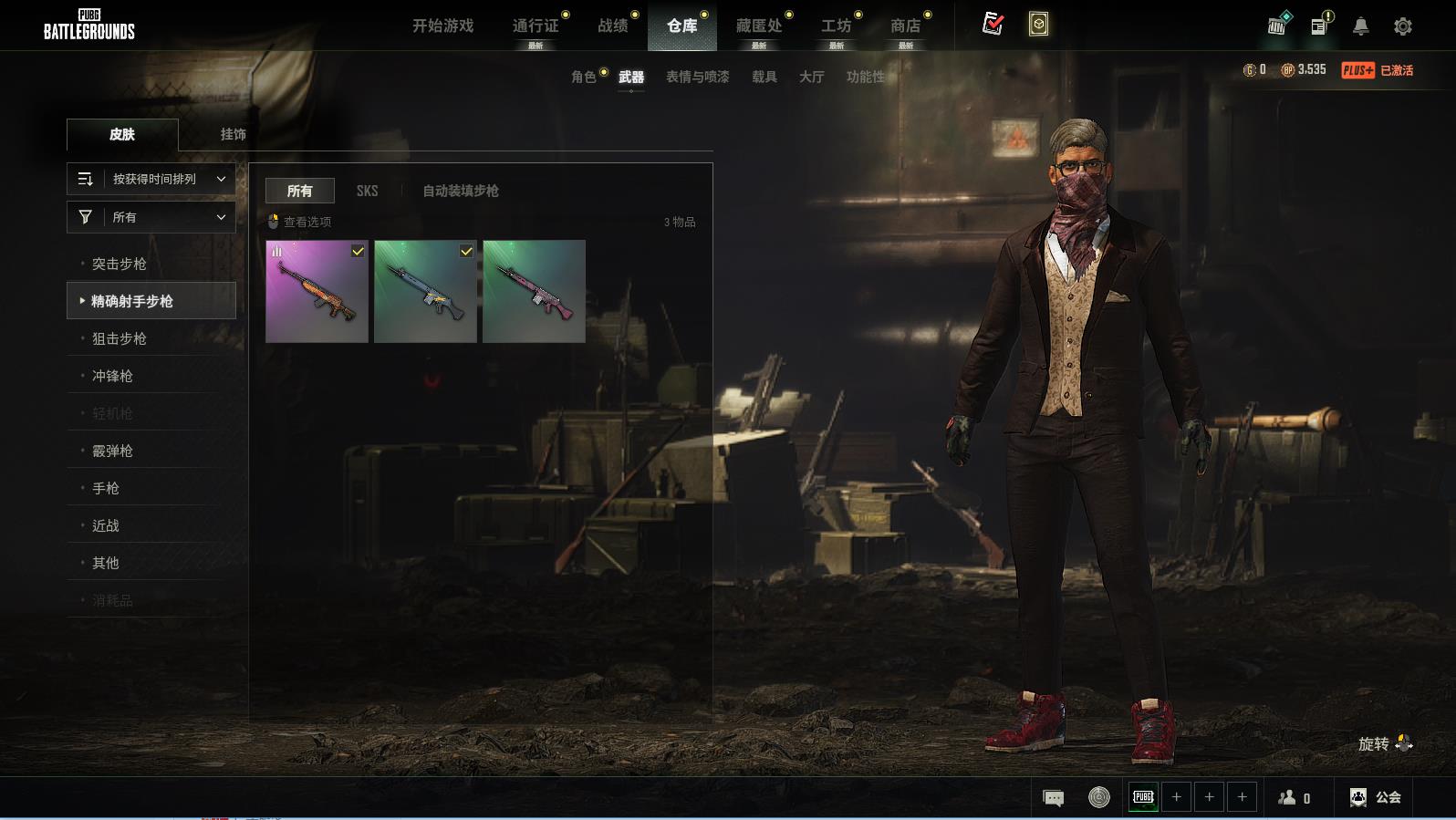Select the 角色 character sub-tab
The width and height of the screenshot is (1456, 820).
pos(584,77)
